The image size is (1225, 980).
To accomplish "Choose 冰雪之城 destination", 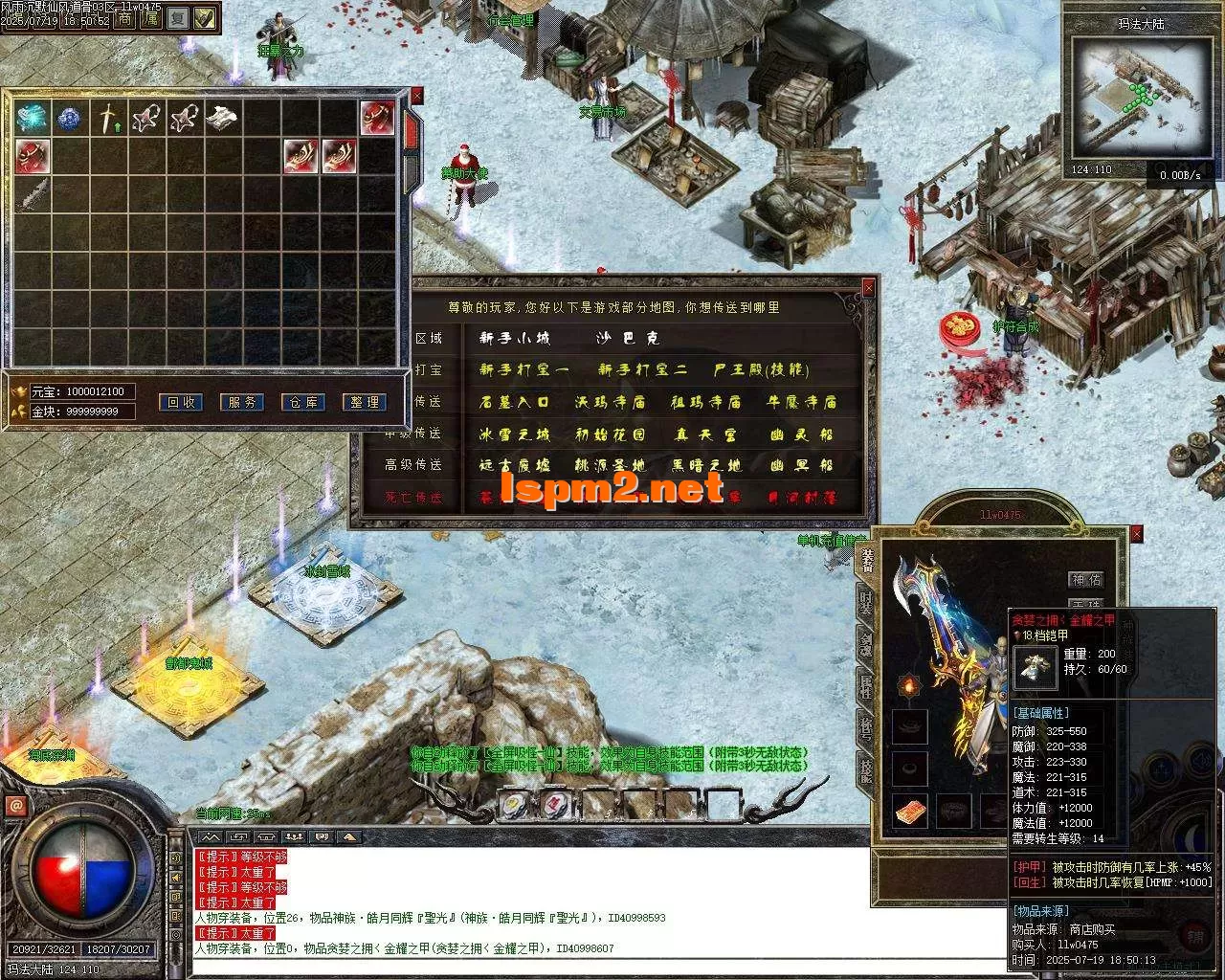I will pos(515,434).
